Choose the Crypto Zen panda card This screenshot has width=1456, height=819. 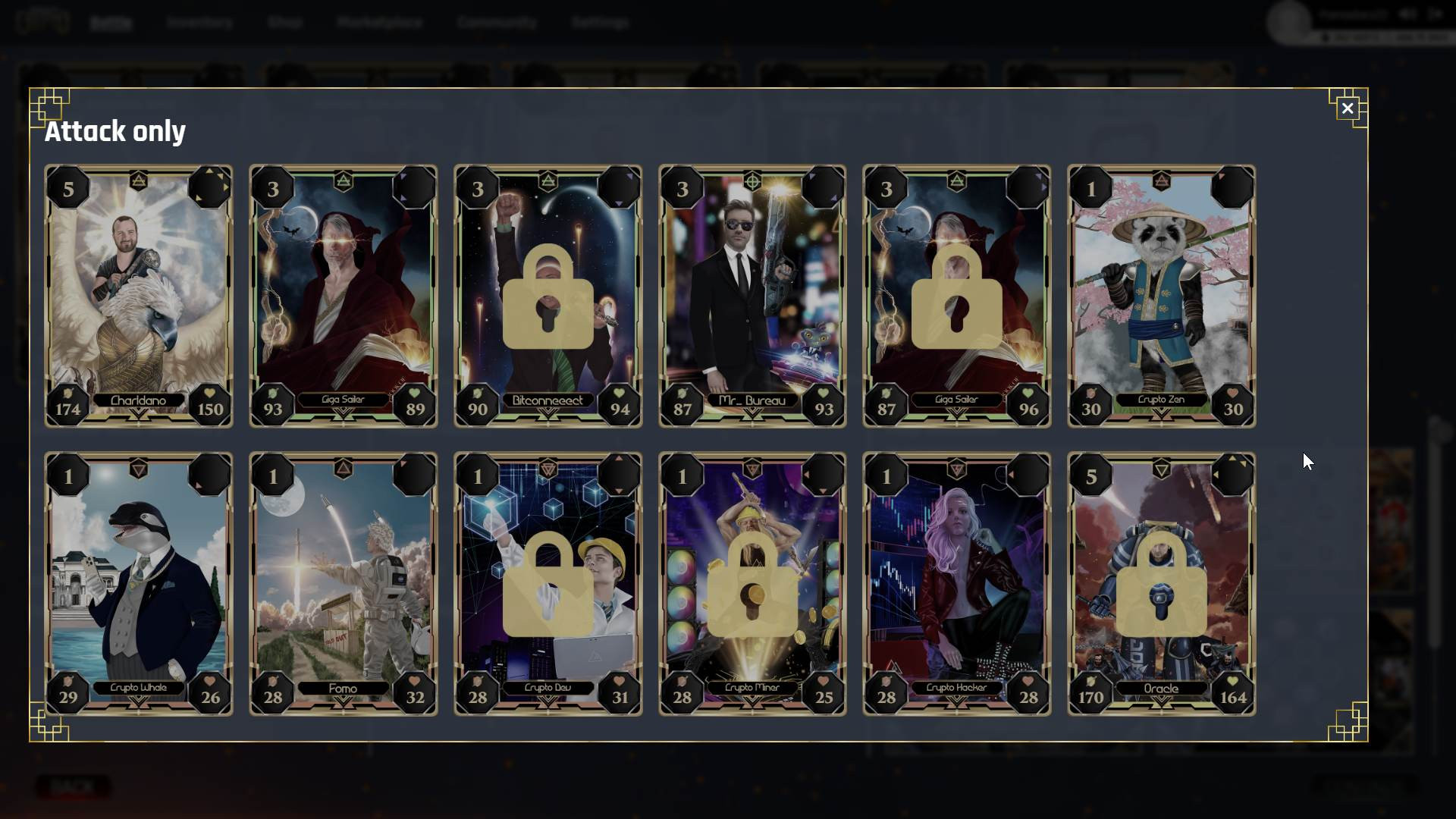click(1161, 296)
